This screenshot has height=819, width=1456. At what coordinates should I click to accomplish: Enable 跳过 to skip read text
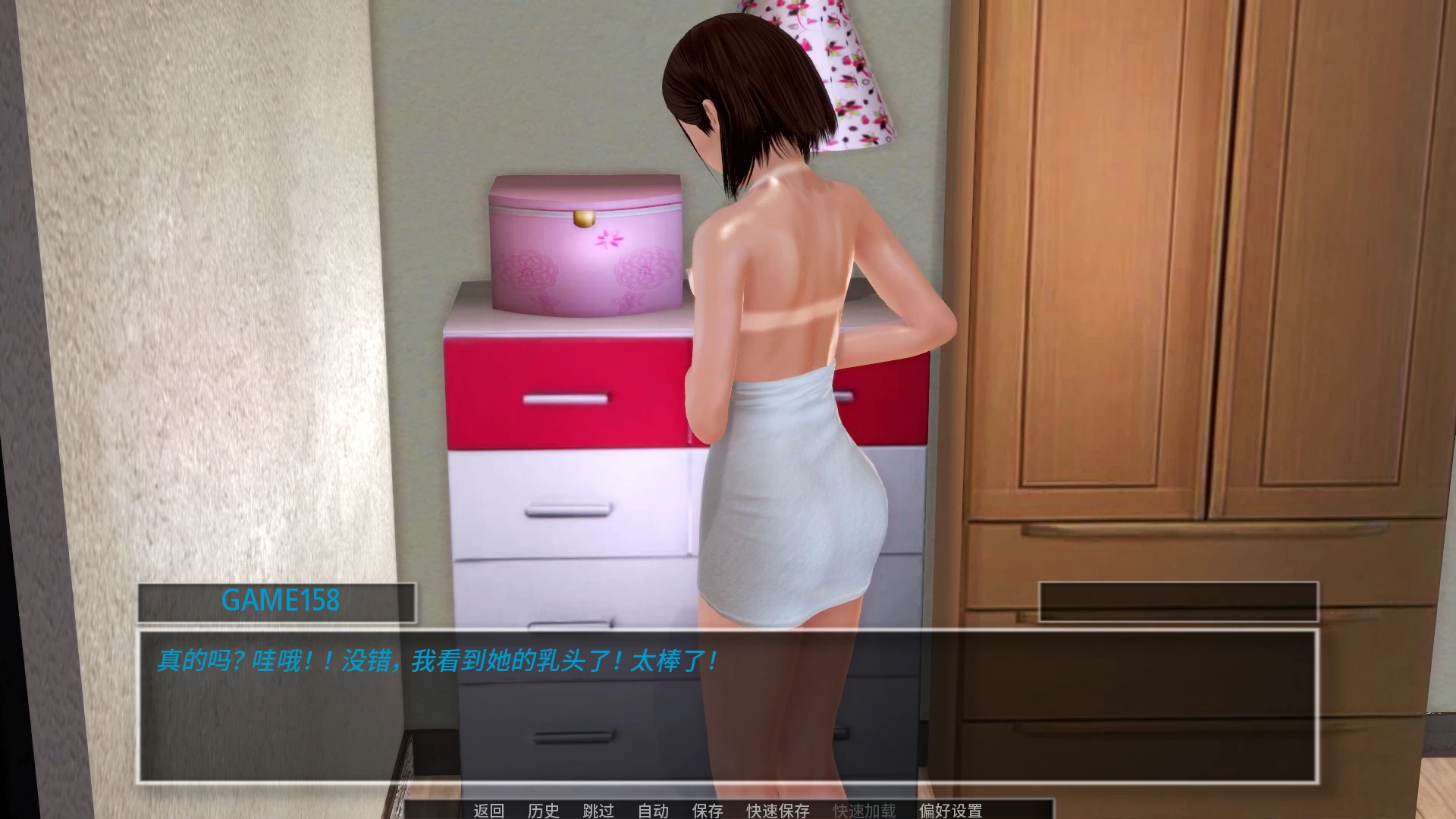coord(599,811)
